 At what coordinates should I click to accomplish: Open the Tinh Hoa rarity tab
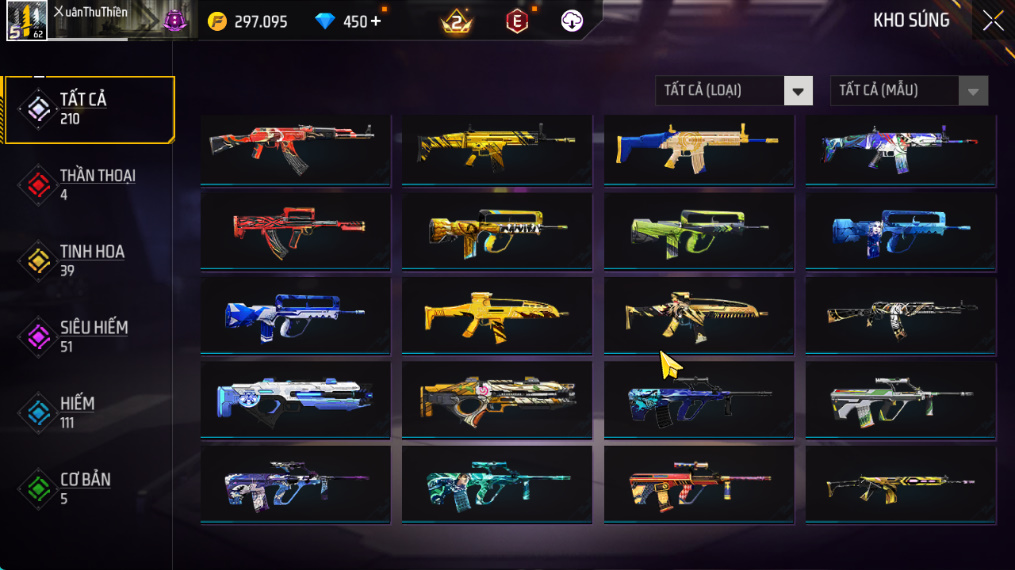coord(90,260)
